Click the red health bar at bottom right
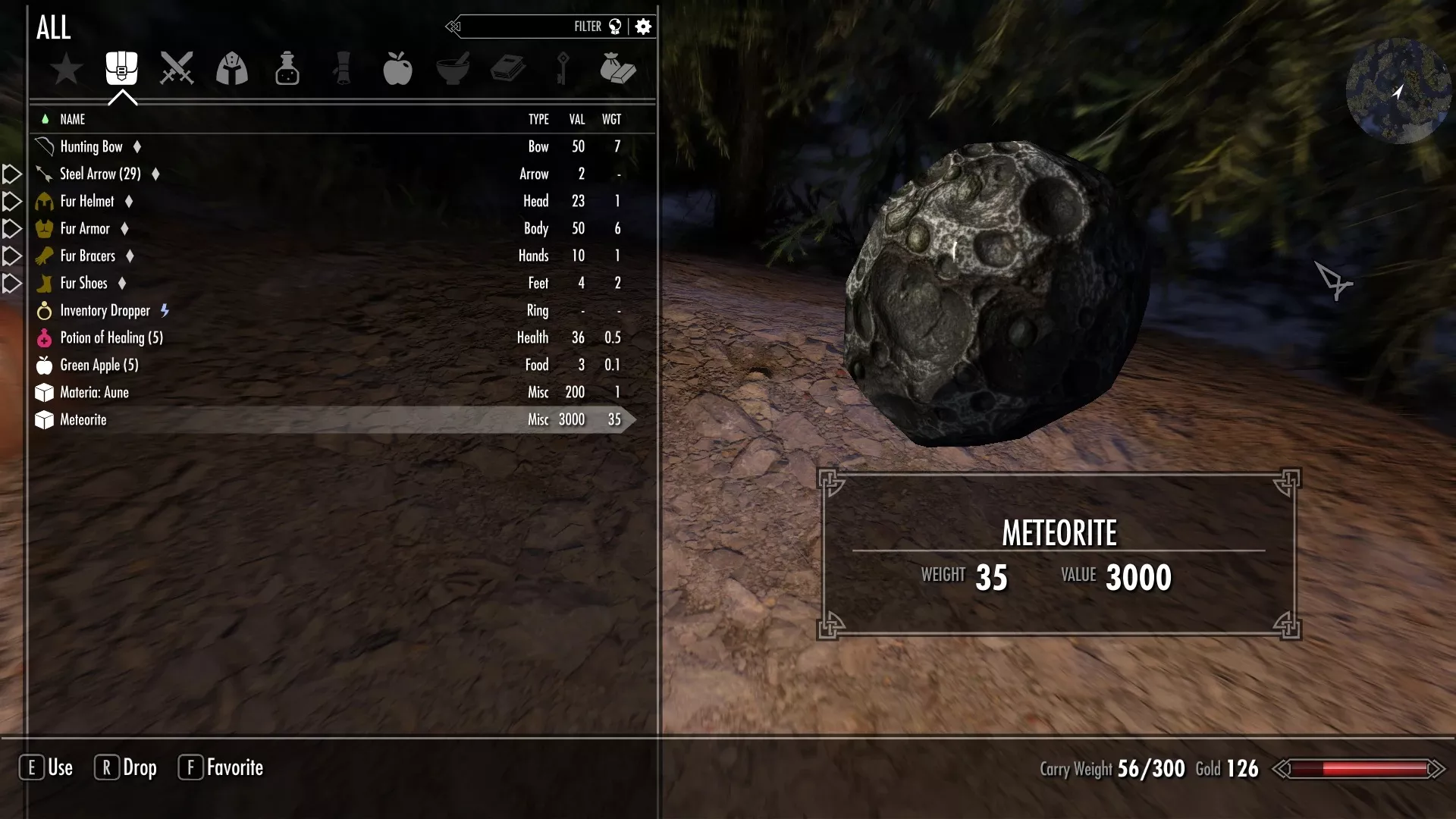The image size is (1456, 819). tap(1357, 767)
